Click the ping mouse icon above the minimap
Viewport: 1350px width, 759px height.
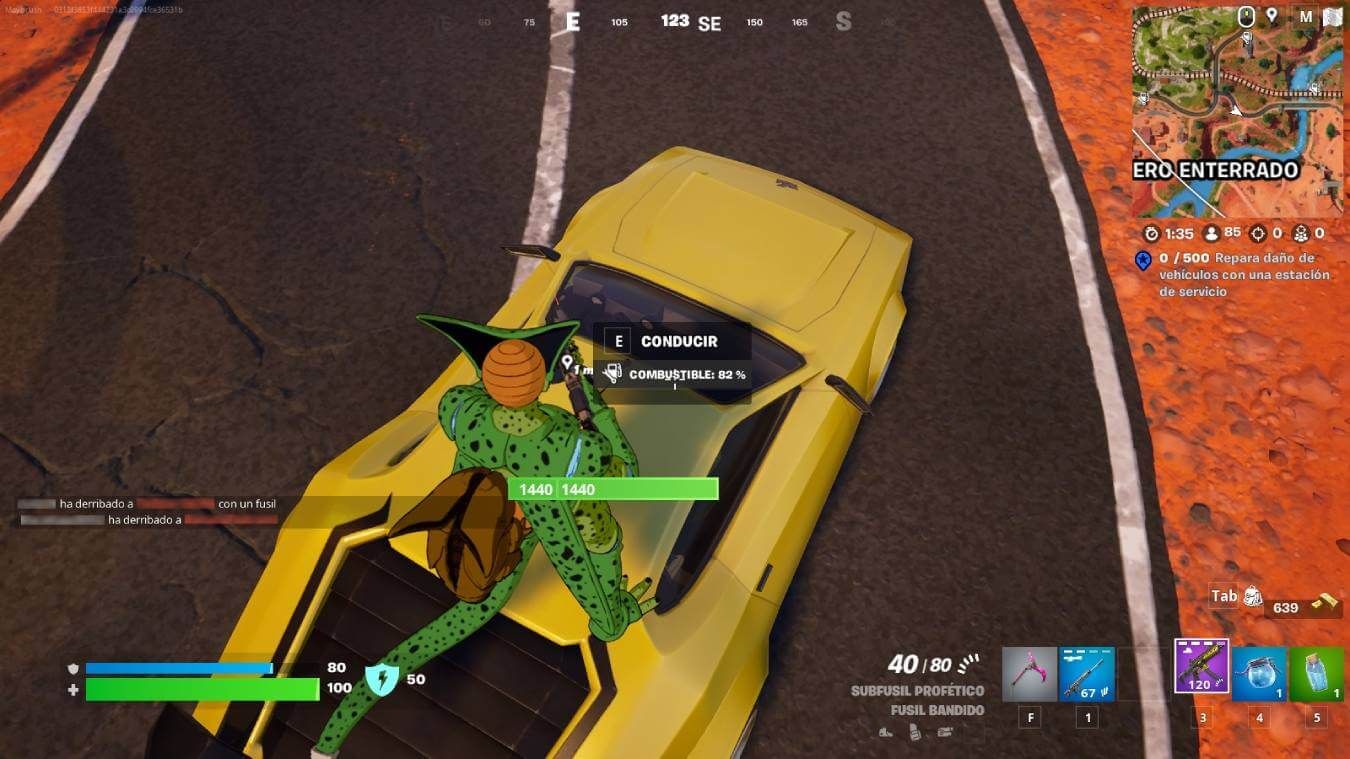[1245, 15]
